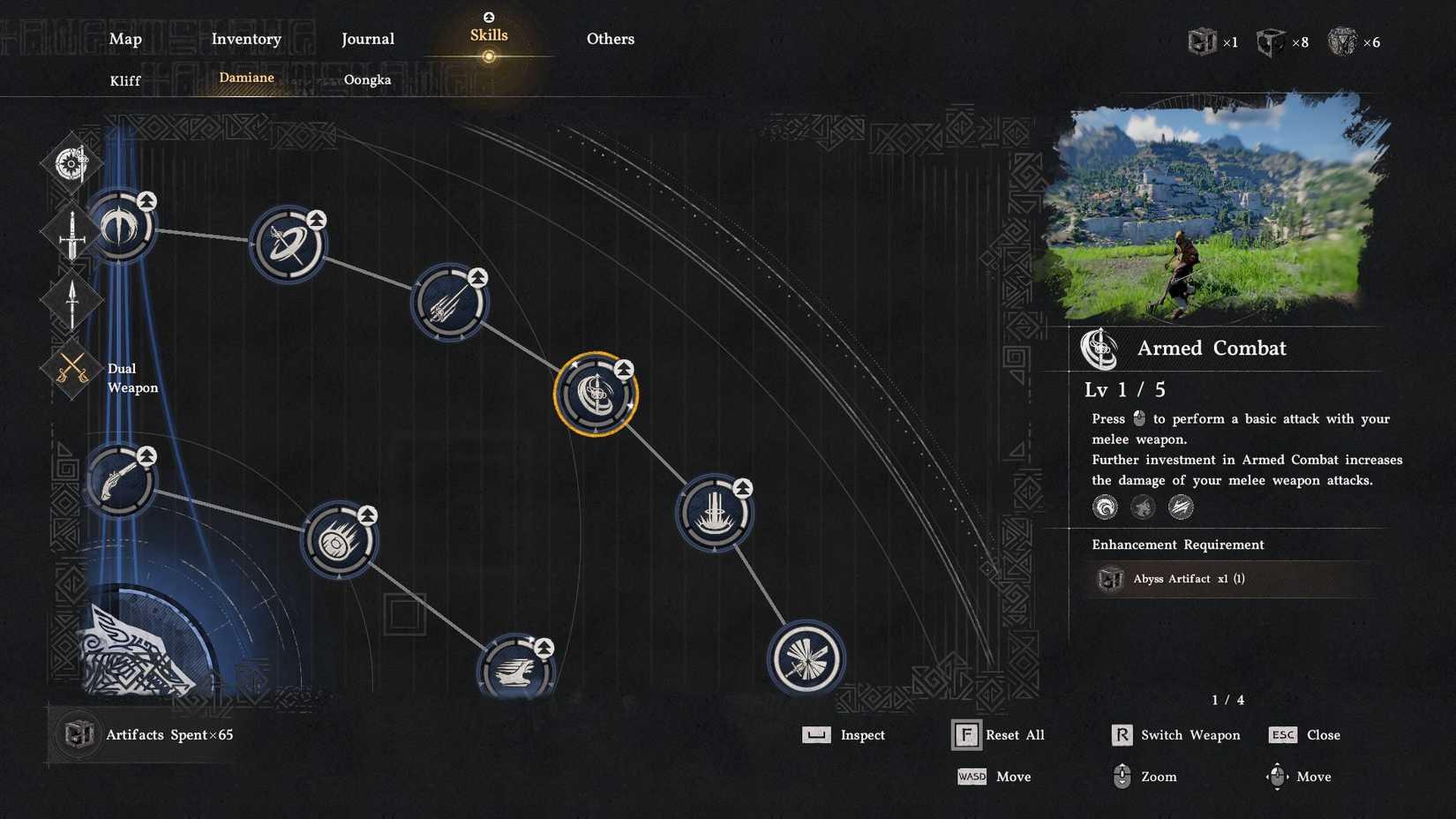Open the Journal menu
This screenshot has height=819, width=1456.
pos(367,39)
